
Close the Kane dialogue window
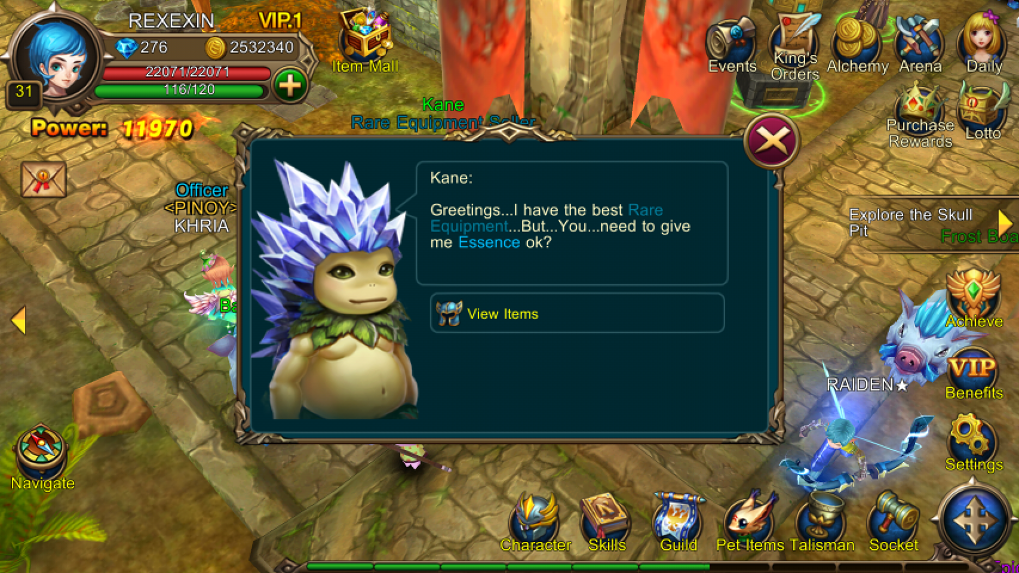772,141
